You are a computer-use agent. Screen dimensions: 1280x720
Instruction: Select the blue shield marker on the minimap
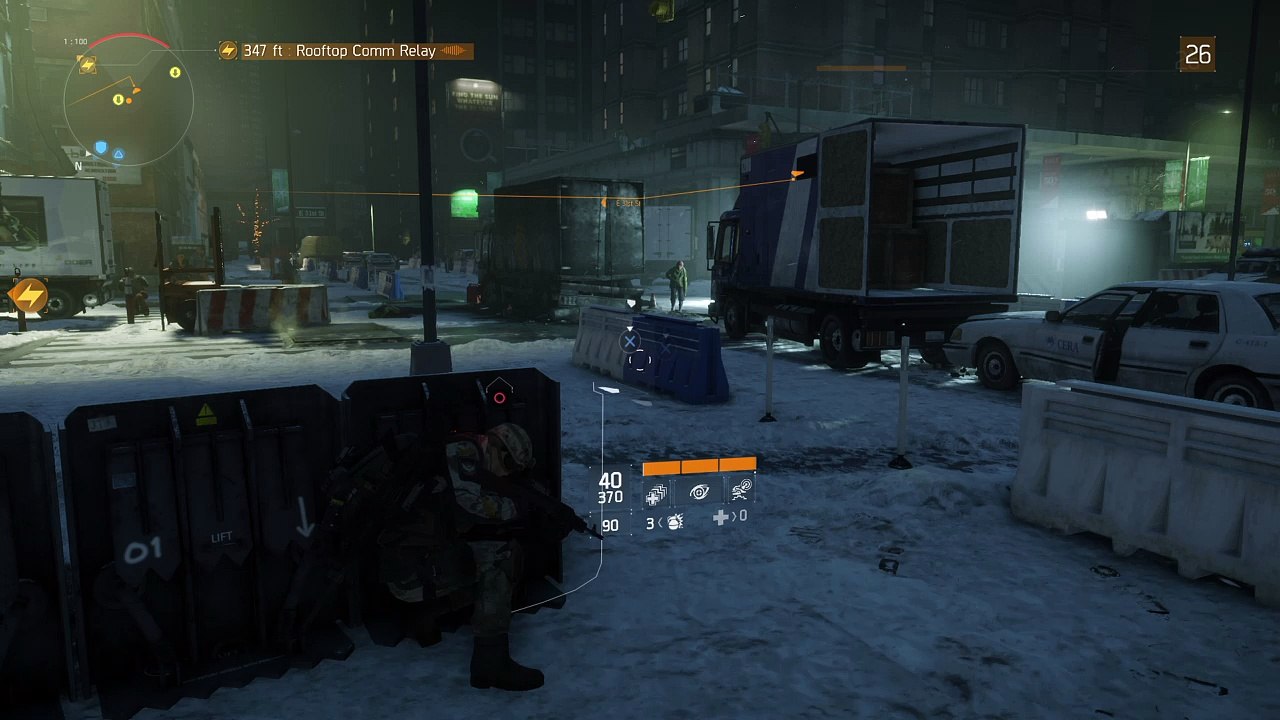click(x=100, y=148)
